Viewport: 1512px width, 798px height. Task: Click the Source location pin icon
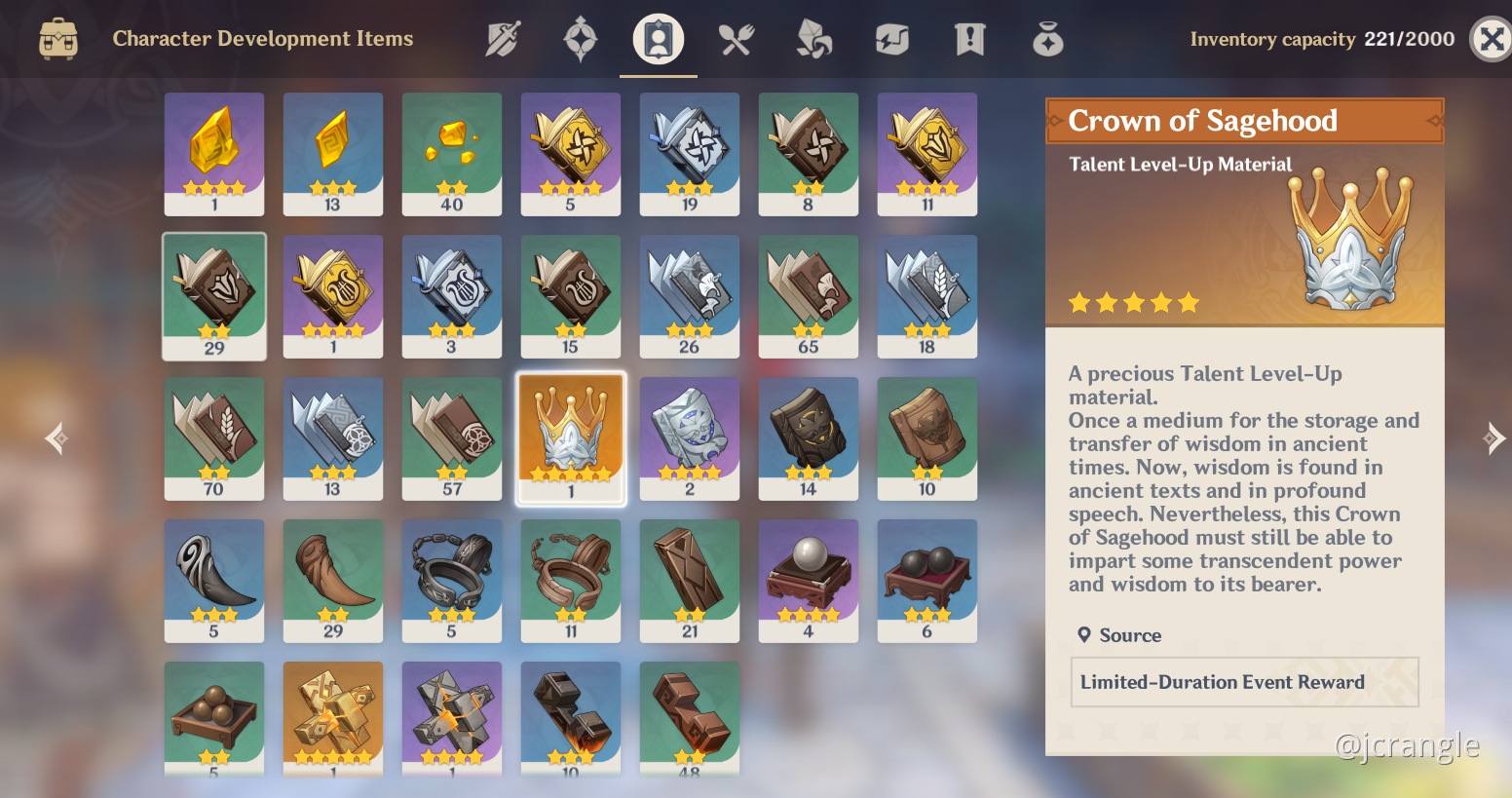pos(1085,634)
